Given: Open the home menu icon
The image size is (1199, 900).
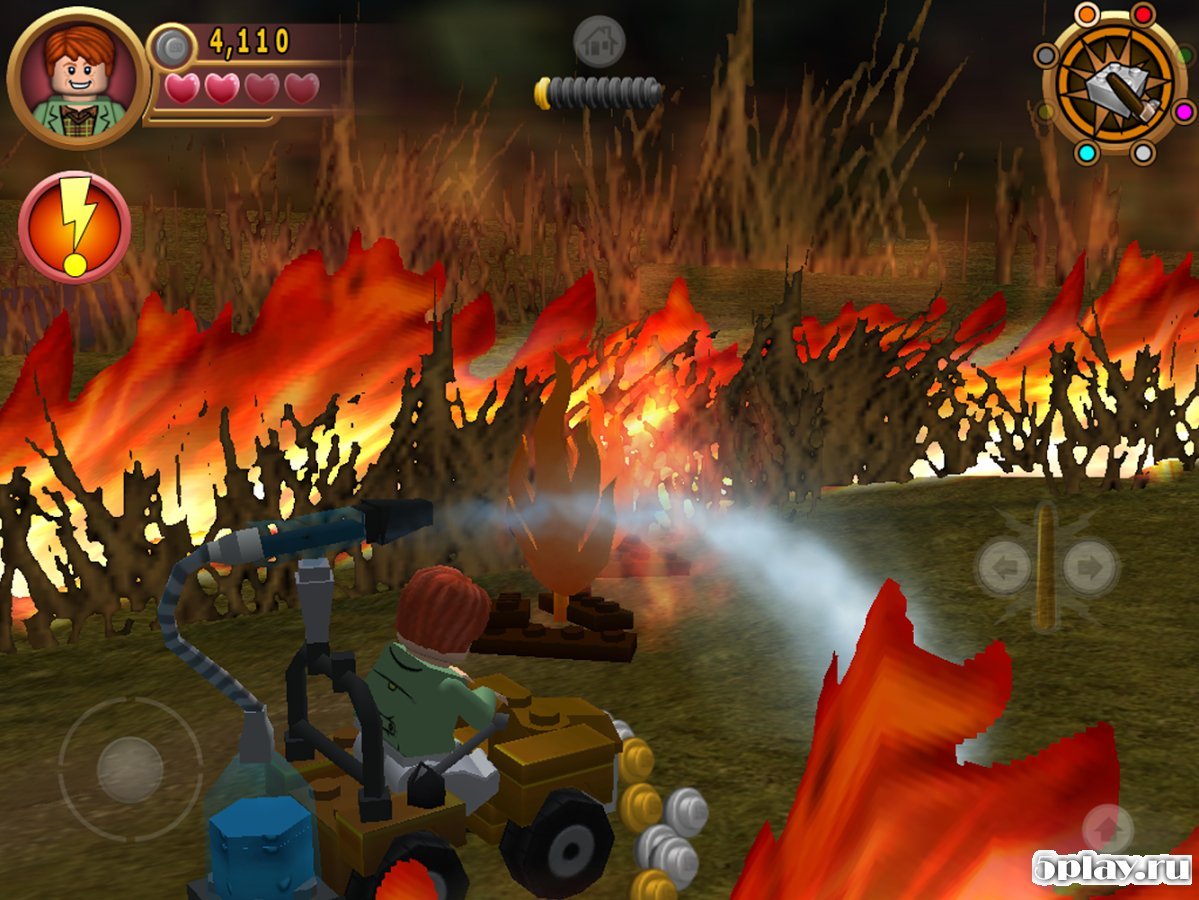Looking at the screenshot, I should [x=599, y=42].
